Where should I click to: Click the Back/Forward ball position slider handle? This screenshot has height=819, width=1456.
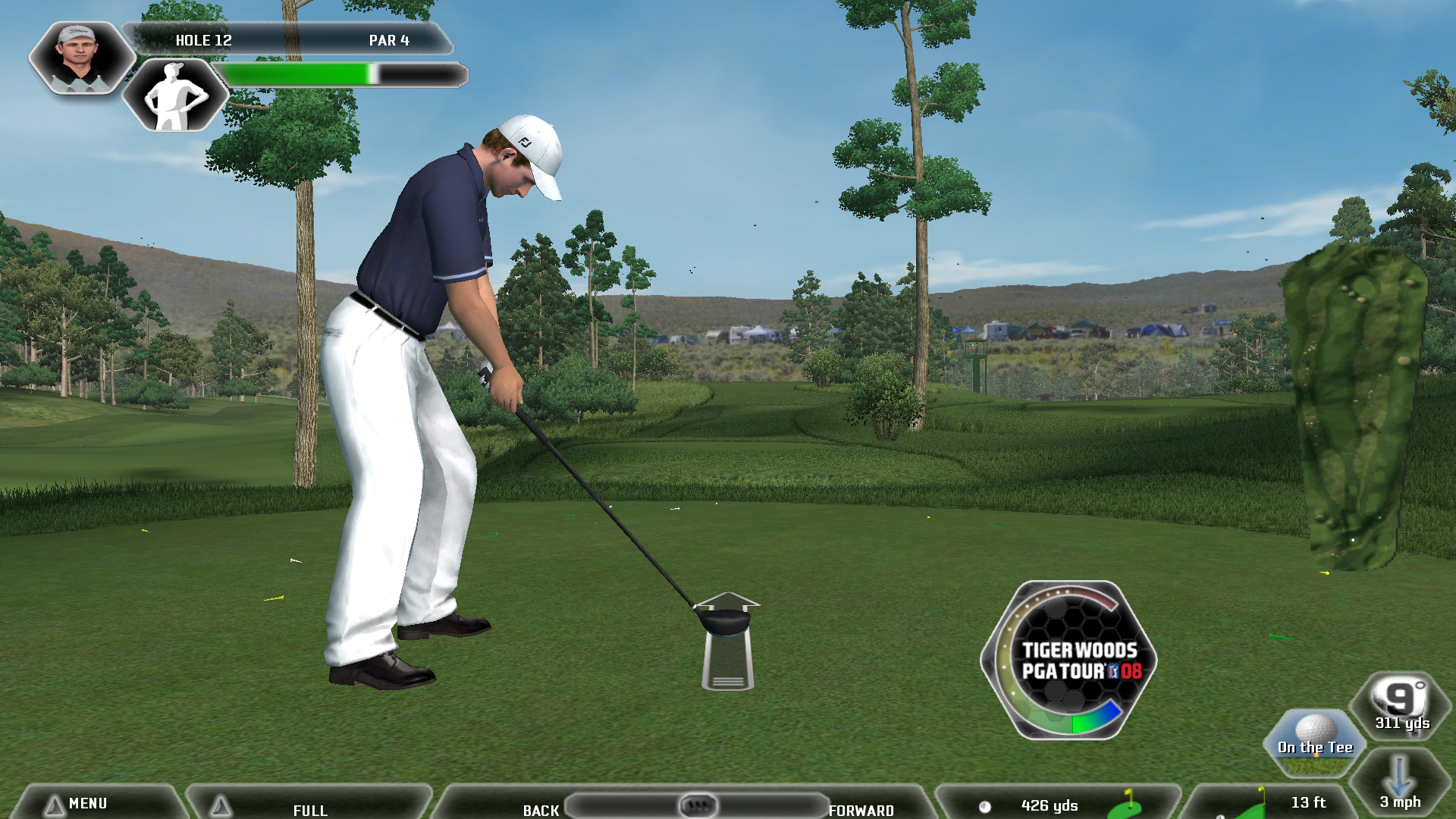(x=698, y=805)
